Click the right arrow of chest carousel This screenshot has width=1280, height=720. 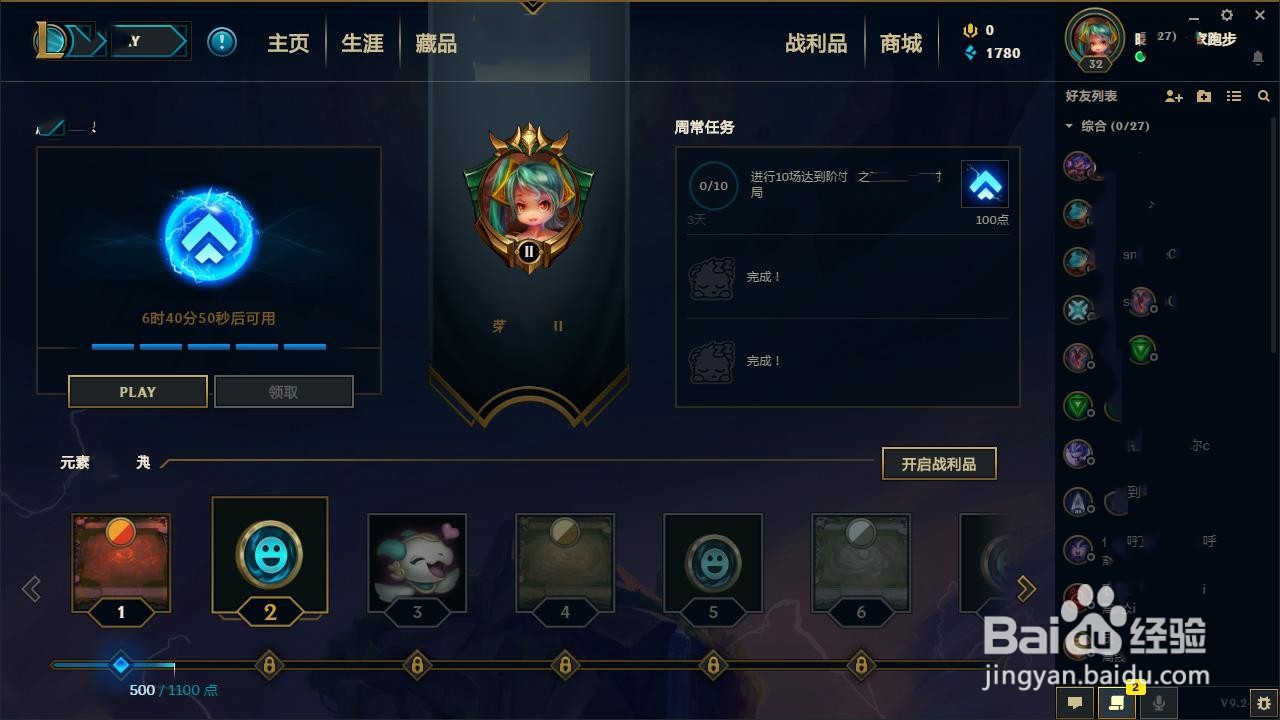pyautogui.click(x=1026, y=589)
